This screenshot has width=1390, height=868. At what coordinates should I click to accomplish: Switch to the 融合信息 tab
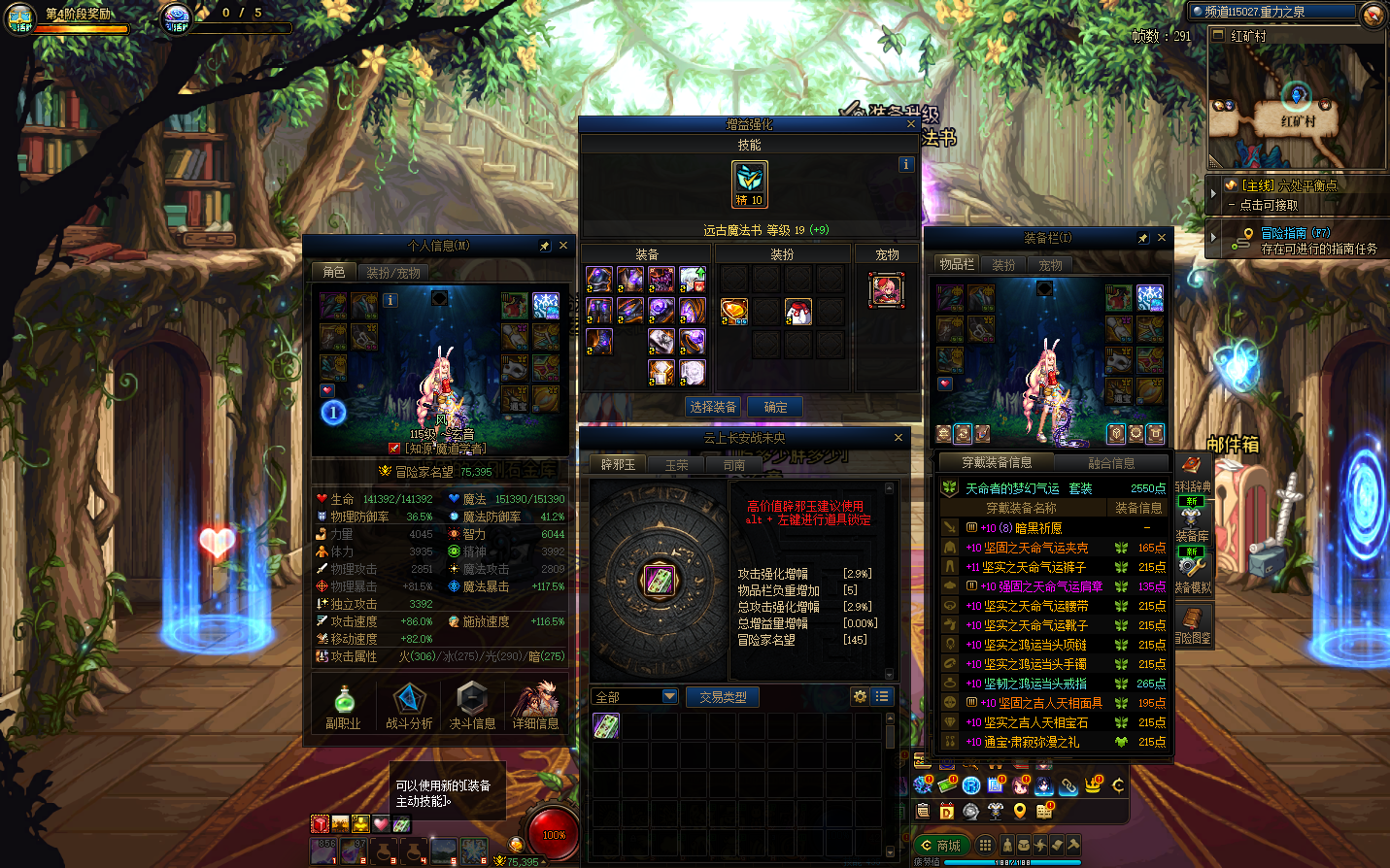(x=1111, y=463)
